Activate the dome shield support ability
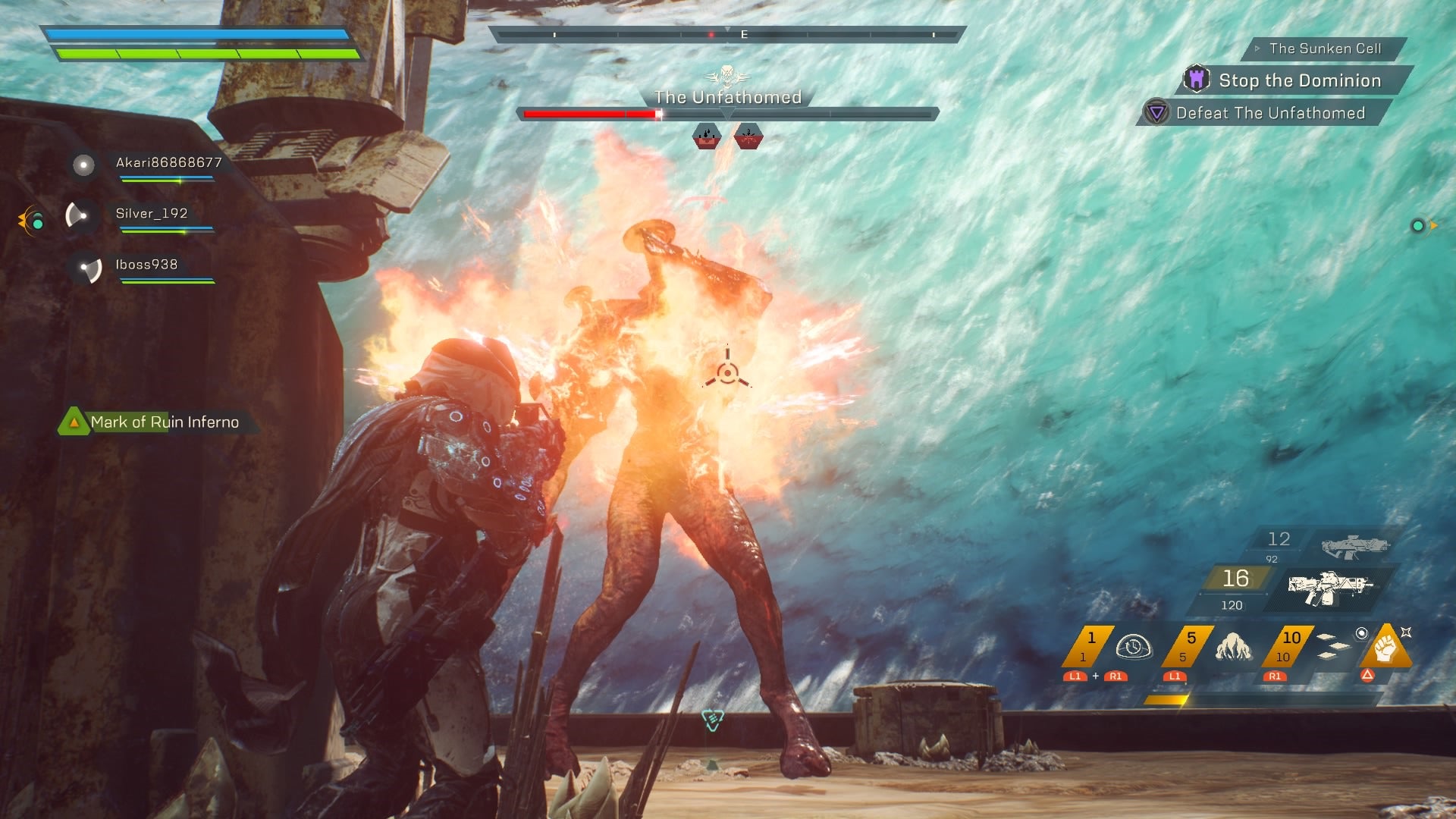 1133,647
